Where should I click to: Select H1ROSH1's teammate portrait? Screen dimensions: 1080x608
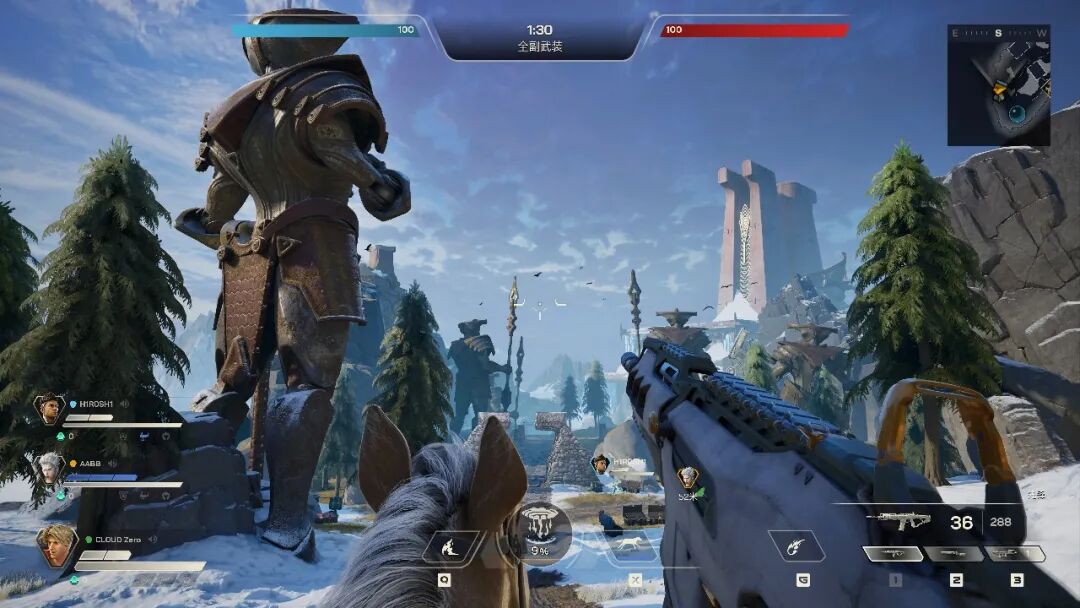click(x=48, y=408)
